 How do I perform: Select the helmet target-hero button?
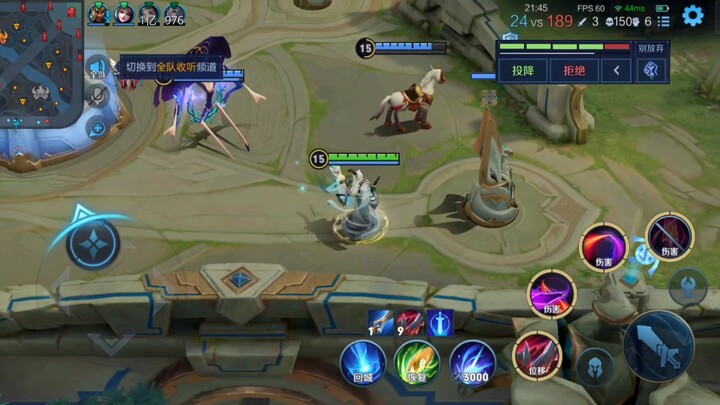click(594, 366)
